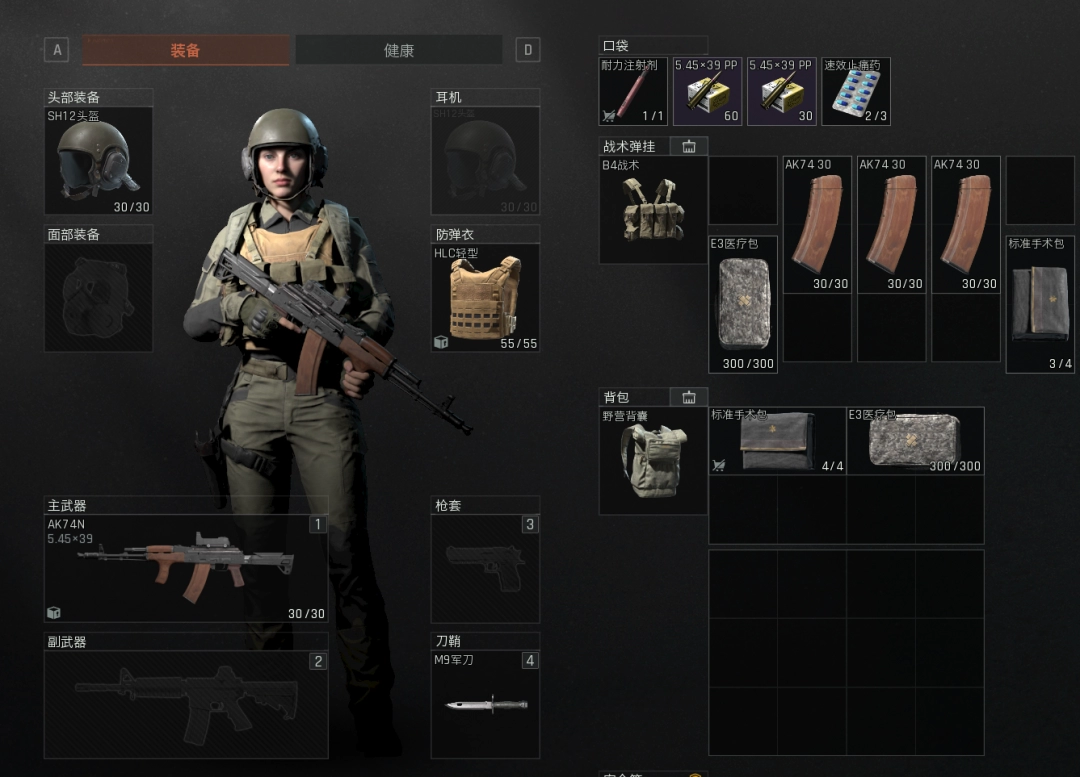Select the E3 medkit in chest rig
This screenshot has width=1080, height=777.
coord(743,304)
